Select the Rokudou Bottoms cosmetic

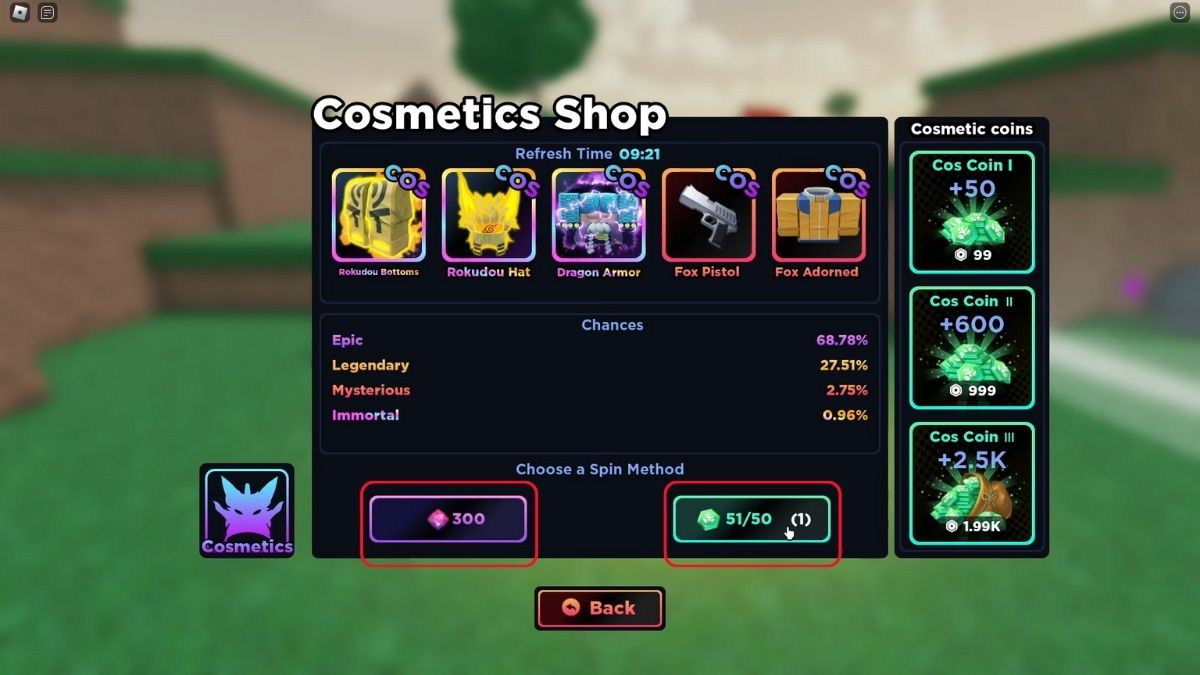point(379,216)
